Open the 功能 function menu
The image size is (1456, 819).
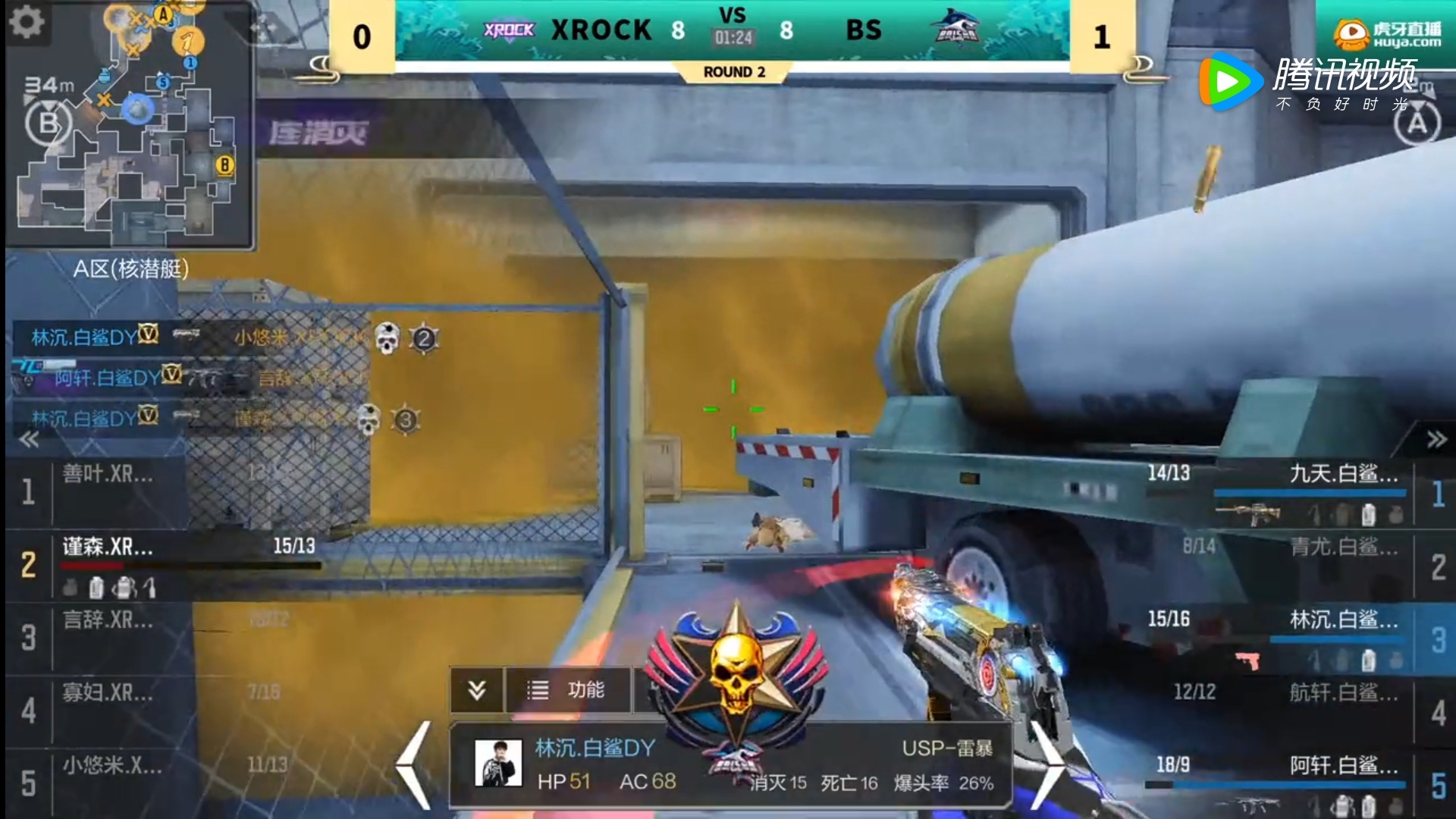point(567,690)
